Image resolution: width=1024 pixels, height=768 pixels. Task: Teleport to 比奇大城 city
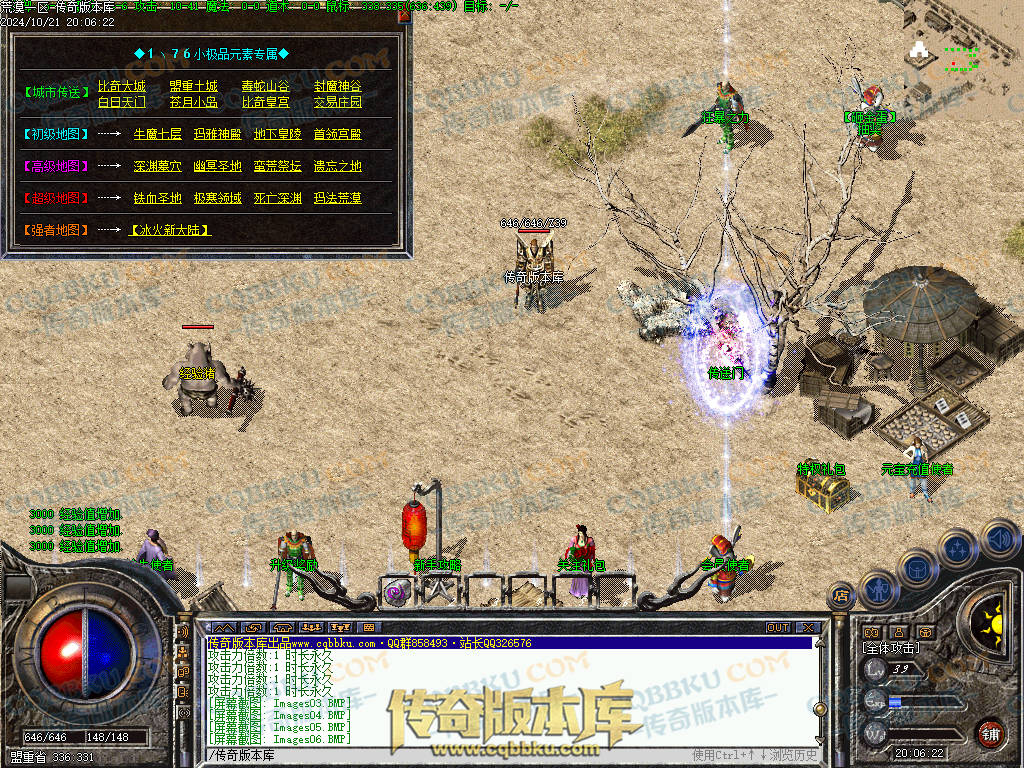(121, 86)
